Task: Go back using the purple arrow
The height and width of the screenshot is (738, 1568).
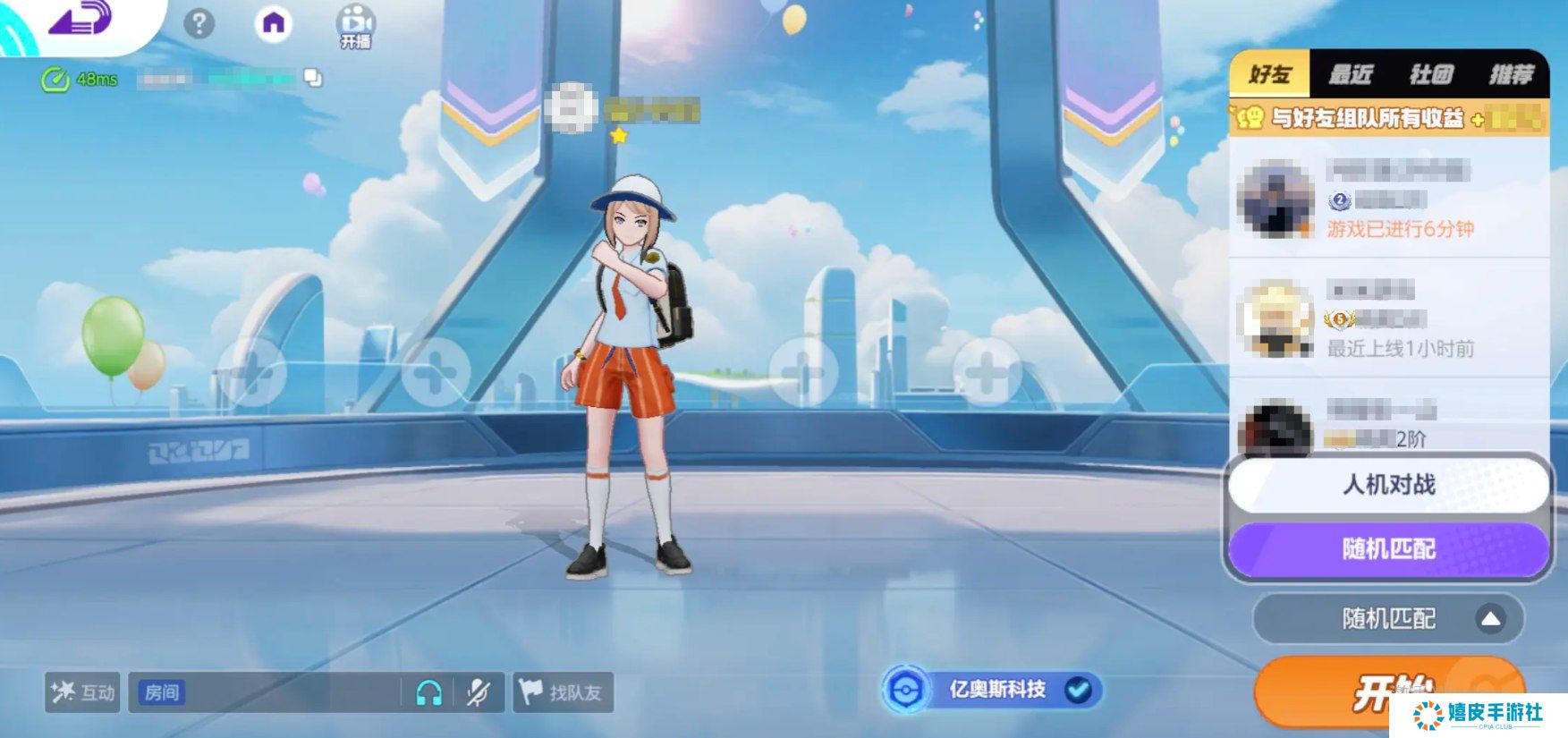Action: (81, 20)
